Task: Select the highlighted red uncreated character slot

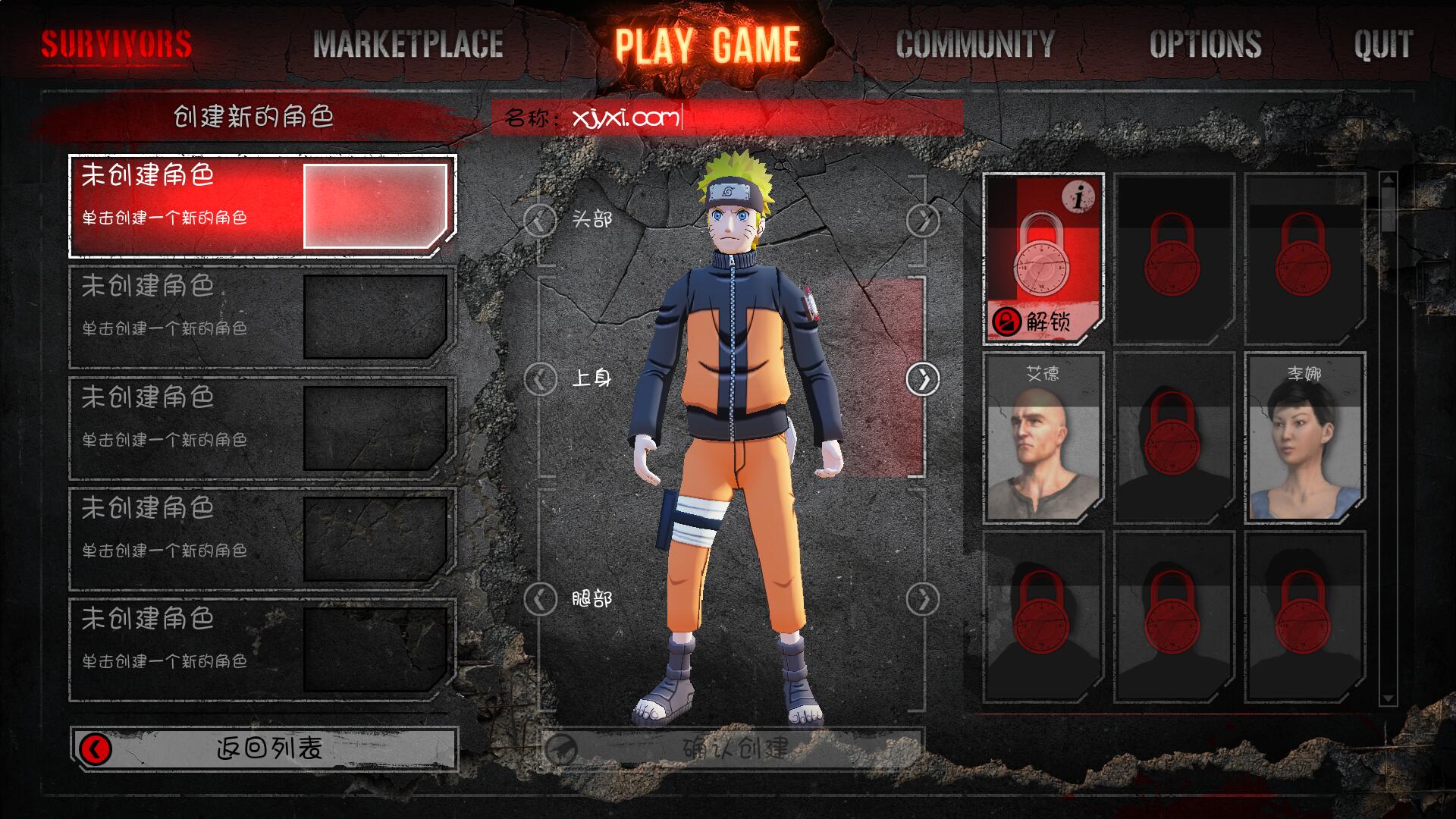Action: pyautogui.click(x=262, y=206)
